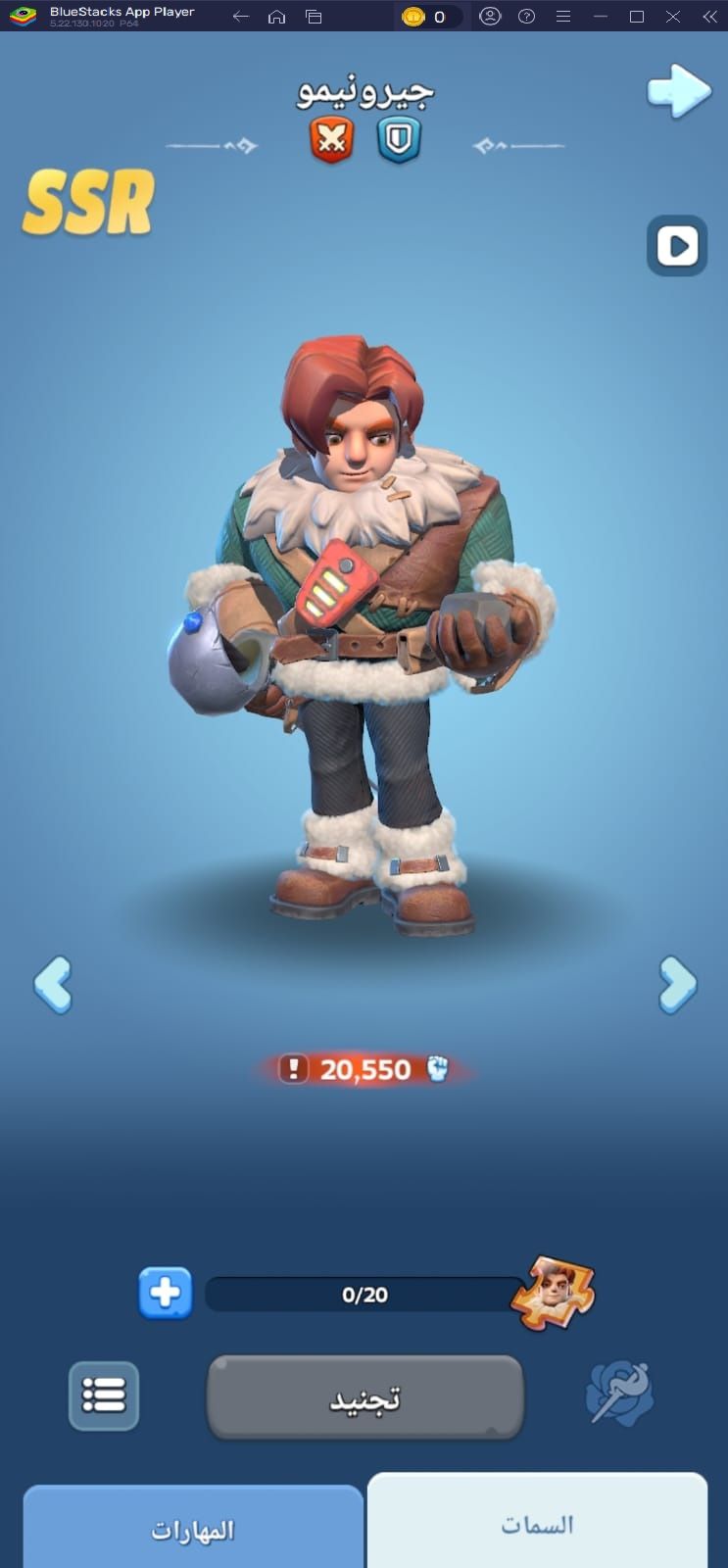Play the hero preview video
728x1568 pixels.
pyautogui.click(x=677, y=246)
